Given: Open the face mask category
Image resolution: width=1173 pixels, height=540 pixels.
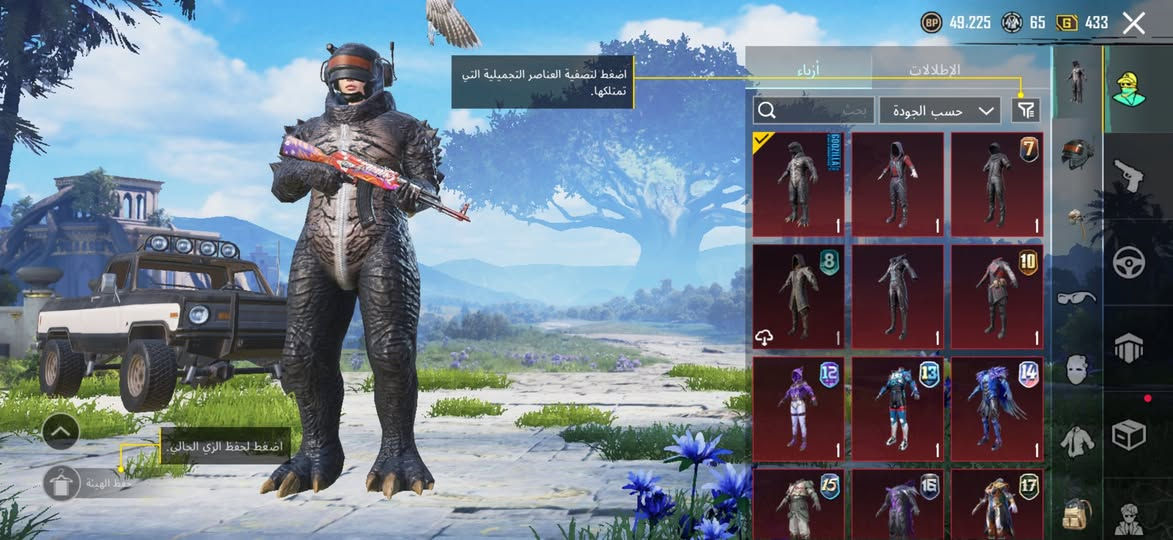Looking at the screenshot, I should [x=1077, y=368].
